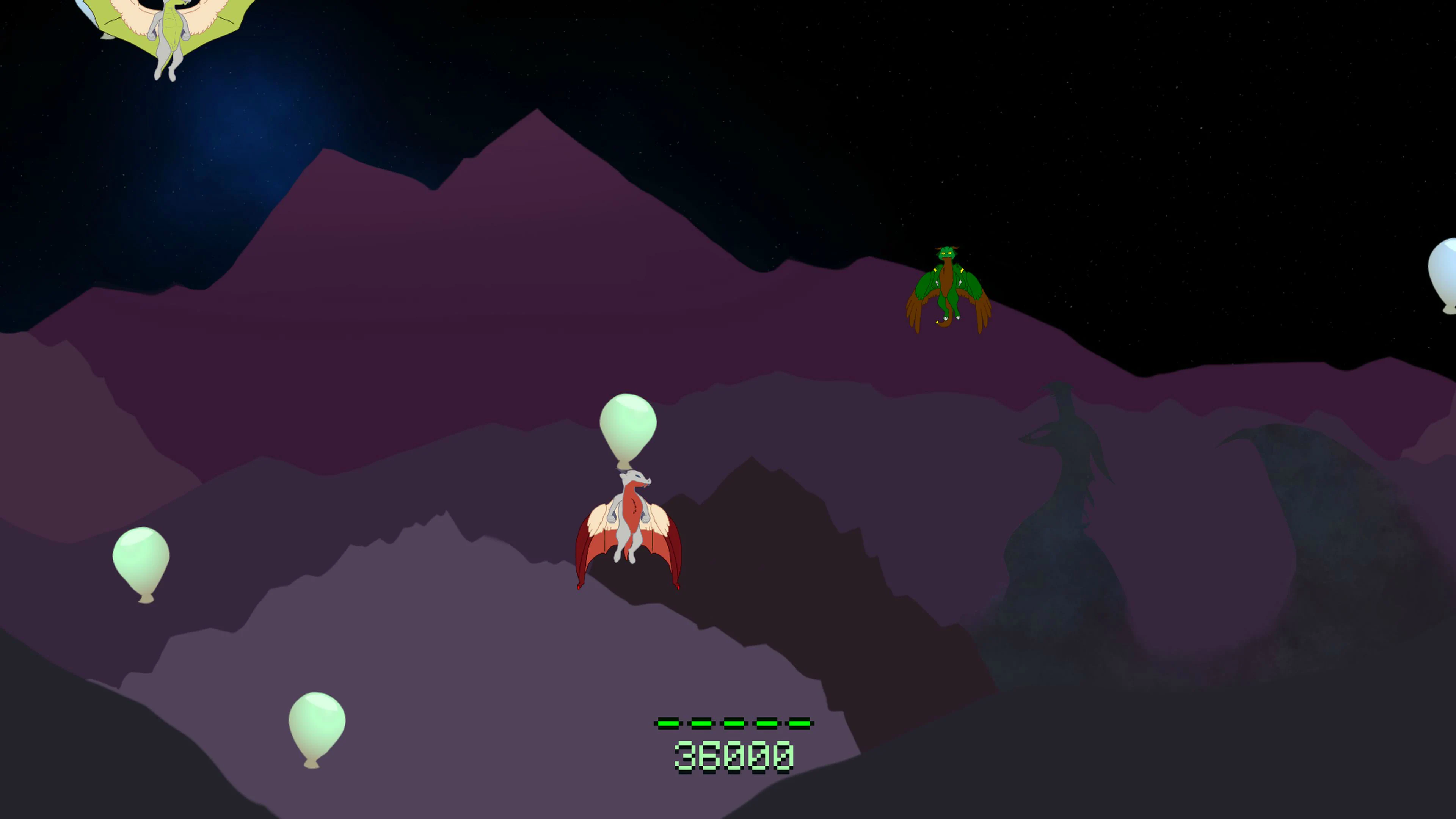Click the middle health bar segment
Viewport: 1456px width, 819px height.
click(734, 723)
